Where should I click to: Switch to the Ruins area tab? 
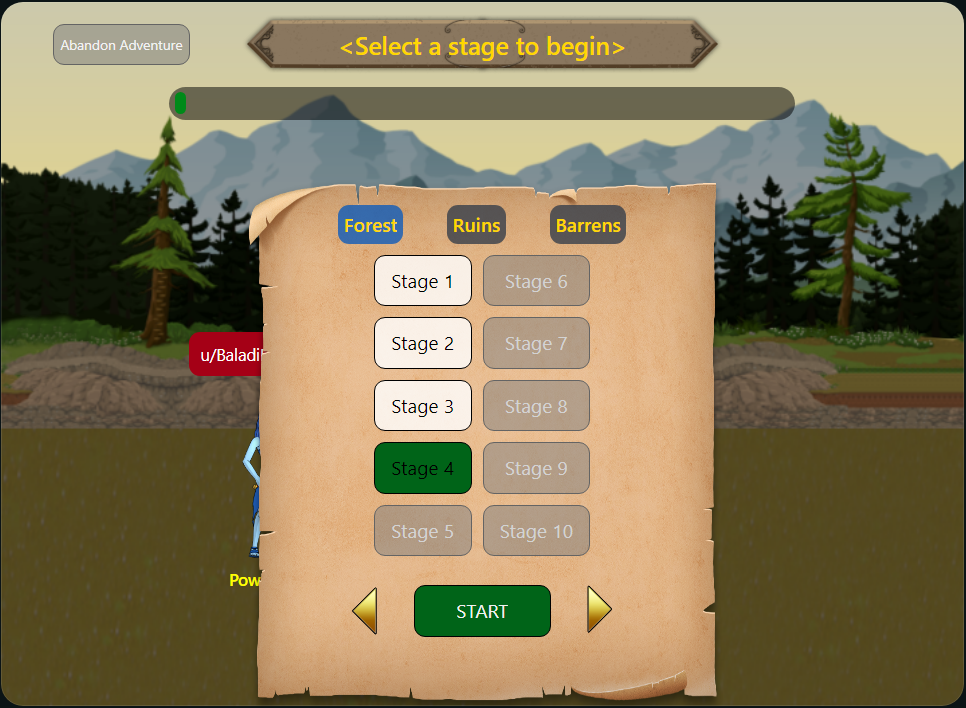click(x=476, y=225)
